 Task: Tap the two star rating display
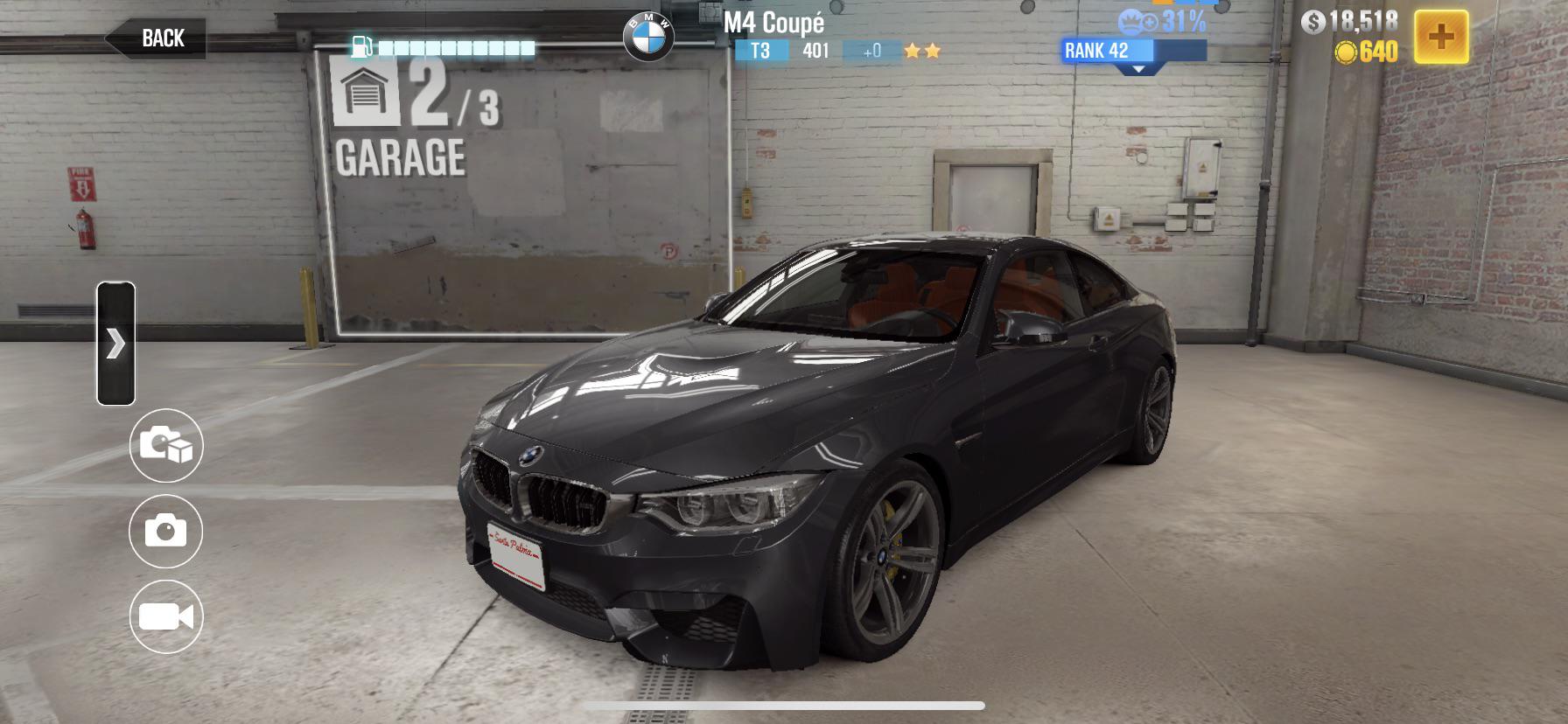tap(925, 50)
